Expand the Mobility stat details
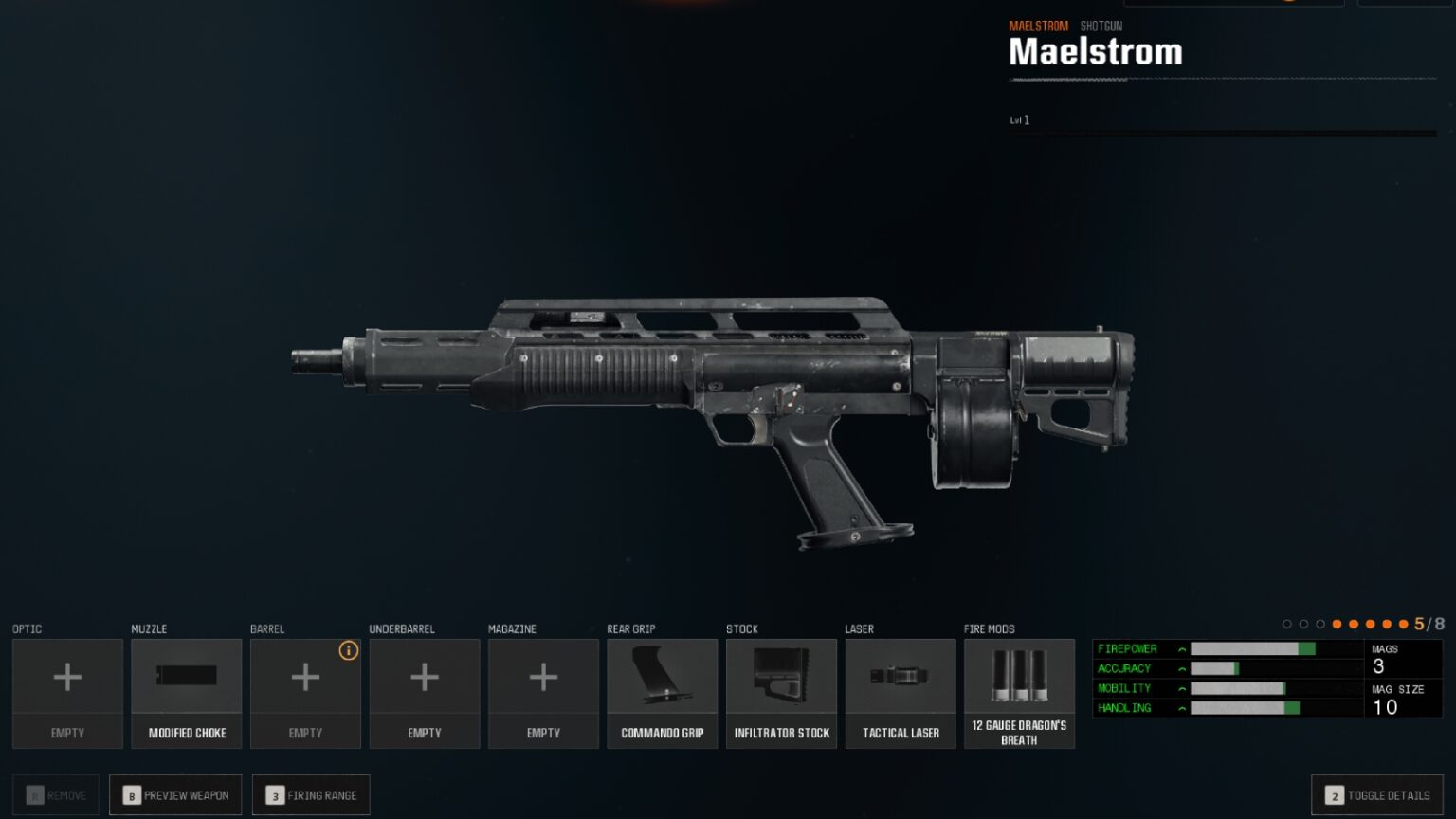The image size is (1456, 819). [x=1181, y=688]
